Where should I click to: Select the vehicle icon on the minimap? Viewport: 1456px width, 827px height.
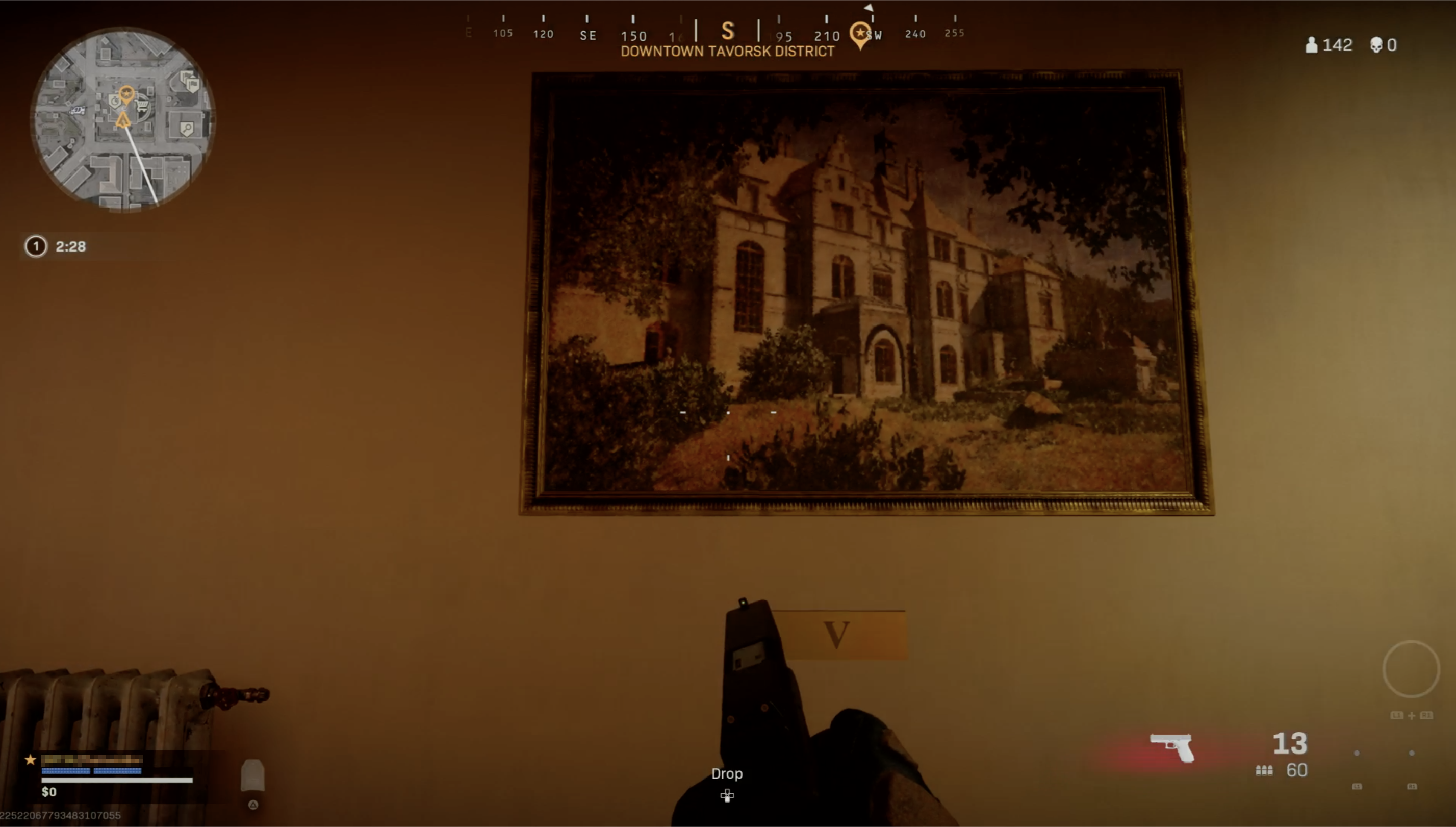(79, 111)
